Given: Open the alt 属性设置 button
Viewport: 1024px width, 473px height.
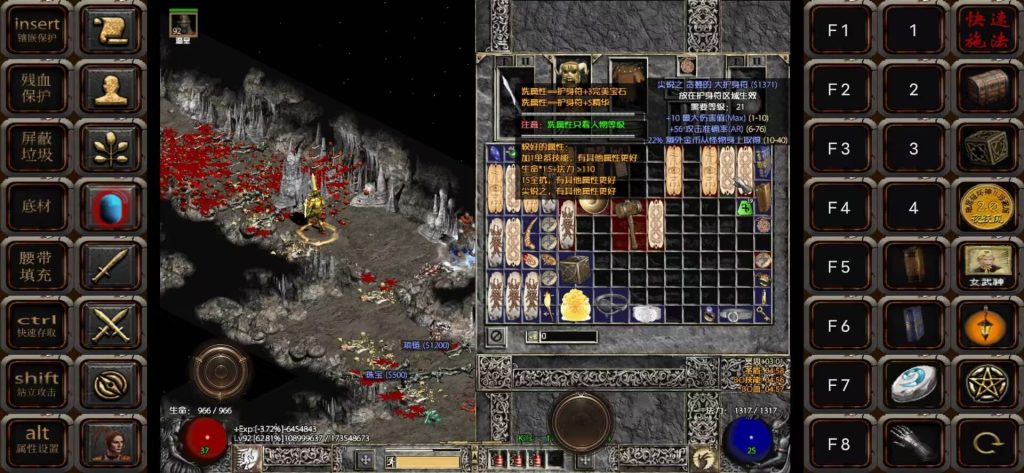Looking at the screenshot, I should [38, 440].
